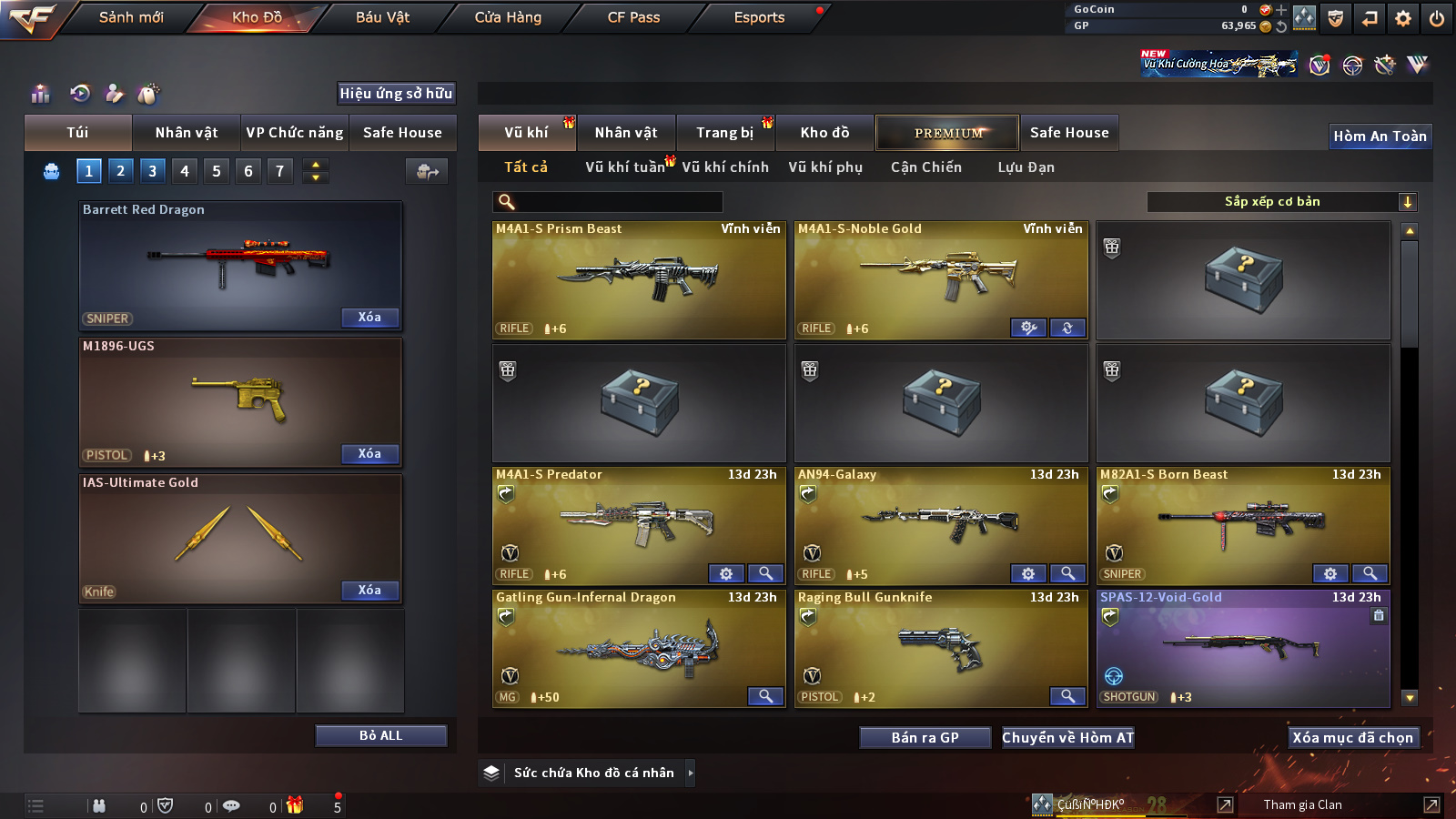Switch to the Nhân vật bag tab
The width and height of the screenshot is (1456, 819).
(x=186, y=133)
